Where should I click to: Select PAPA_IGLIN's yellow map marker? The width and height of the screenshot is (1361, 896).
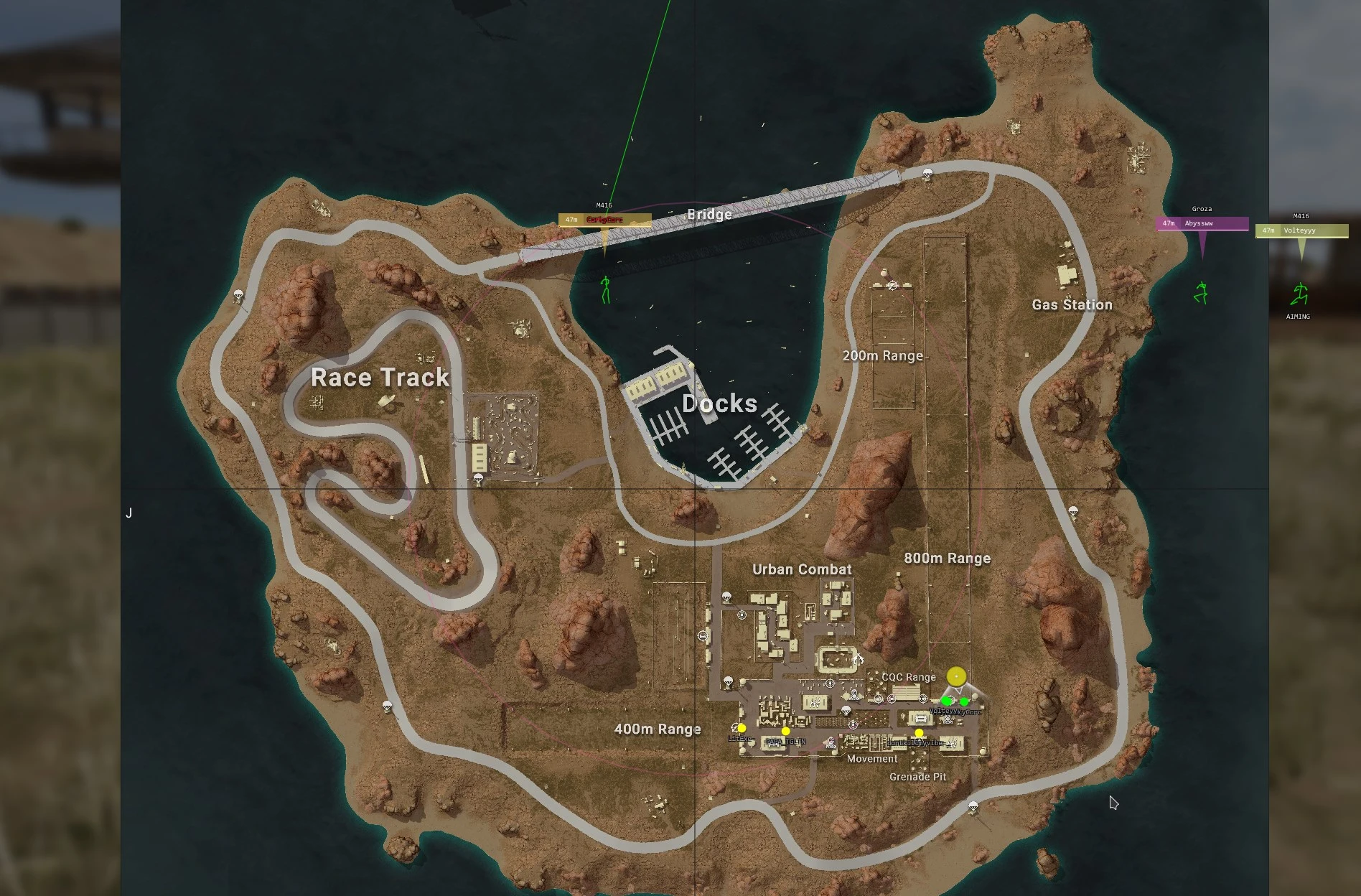click(x=786, y=732)
